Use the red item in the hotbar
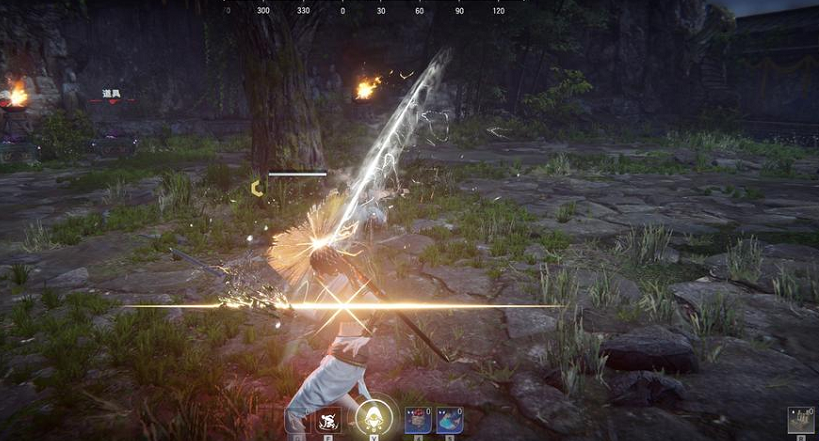The height and width of the screenshot is (441, 819). [417, 419]
